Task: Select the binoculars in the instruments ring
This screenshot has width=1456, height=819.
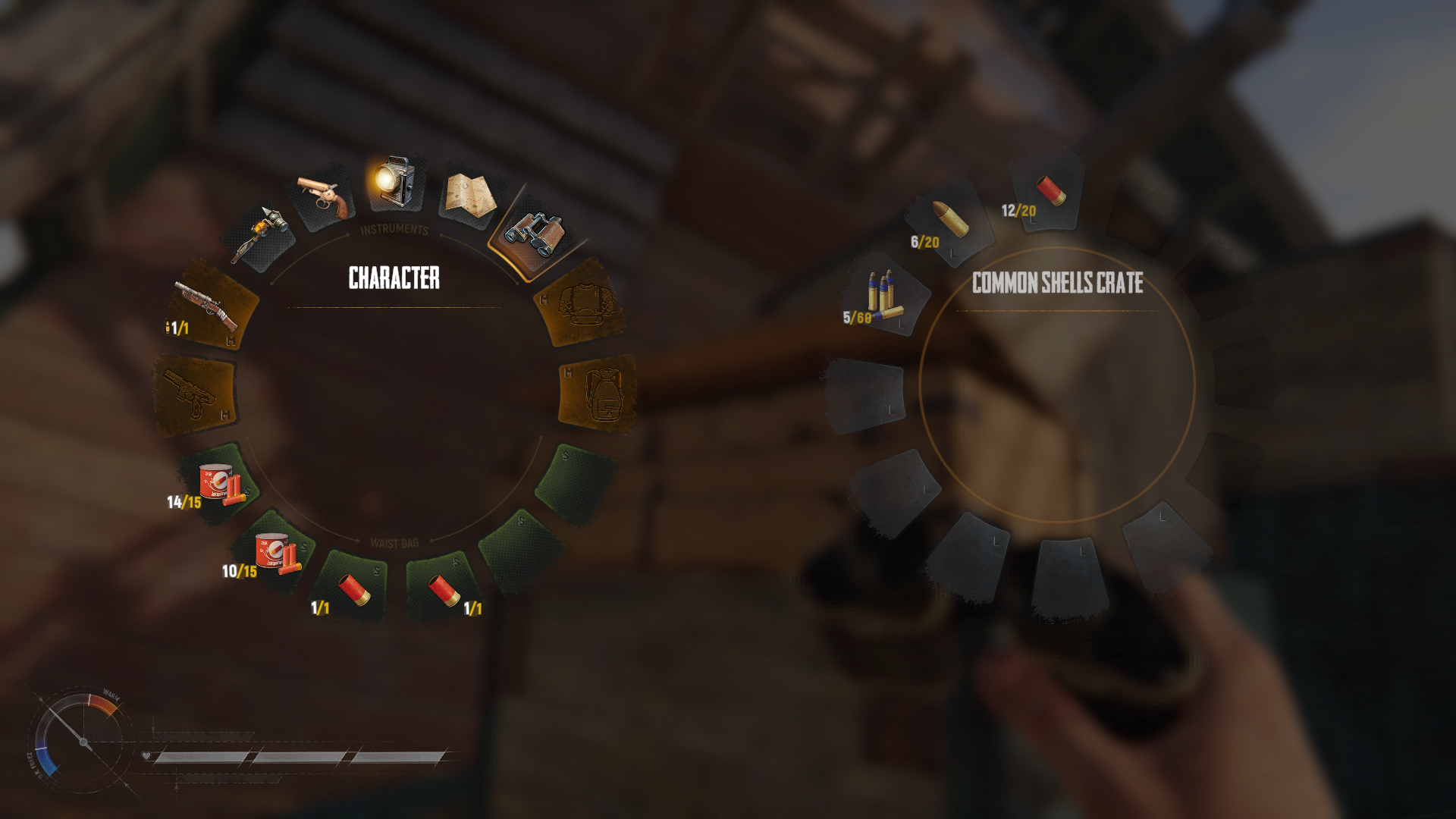Action: [535, 234]
